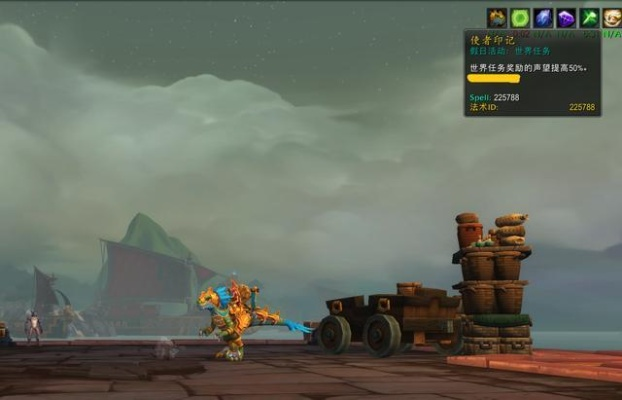Click the golden mount buff icon
Image resolution: width=622 pixels, height=400 pixels.
tap(497, 18)
